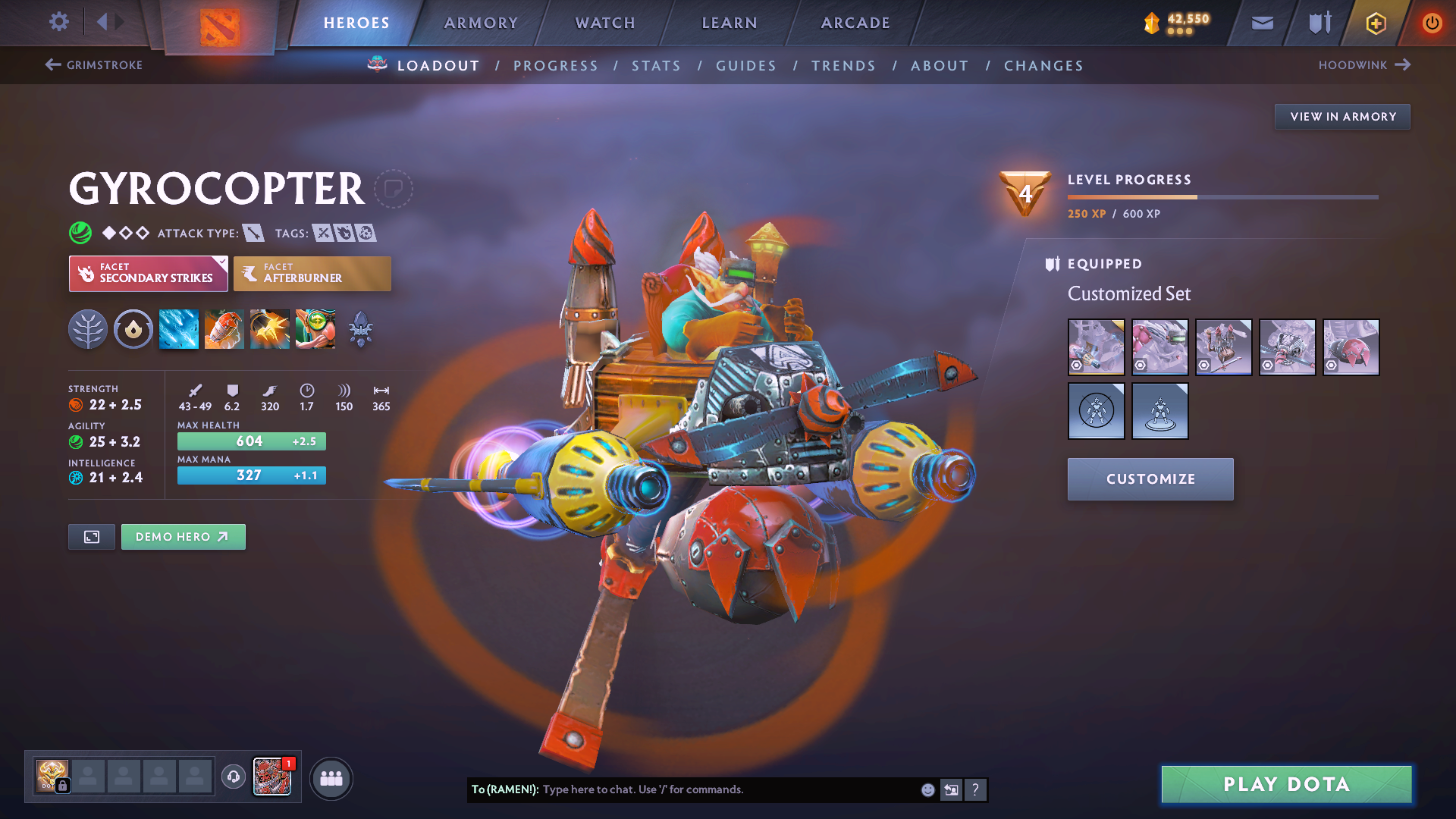
Task: Open notifications with the envelope icon
Action: (x=1261, y=23)
